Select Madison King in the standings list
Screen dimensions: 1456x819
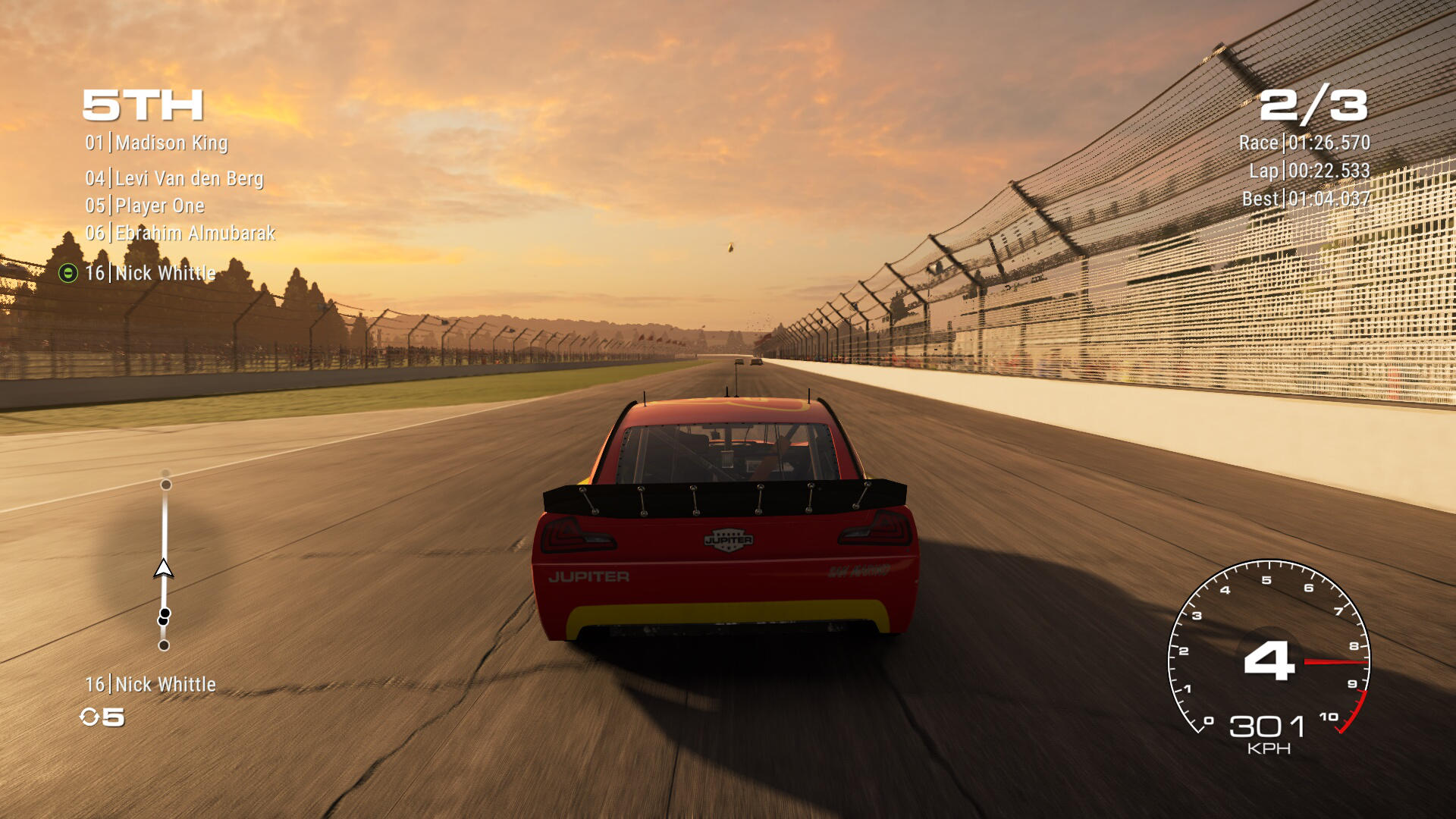(156, 143)
